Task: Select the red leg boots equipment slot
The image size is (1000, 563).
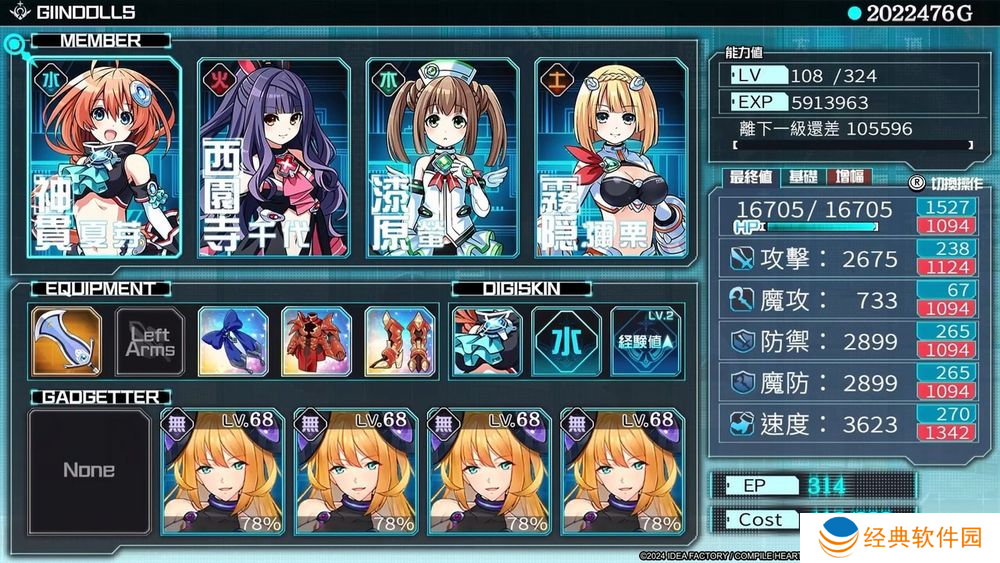Action: (x=398, y=340)
